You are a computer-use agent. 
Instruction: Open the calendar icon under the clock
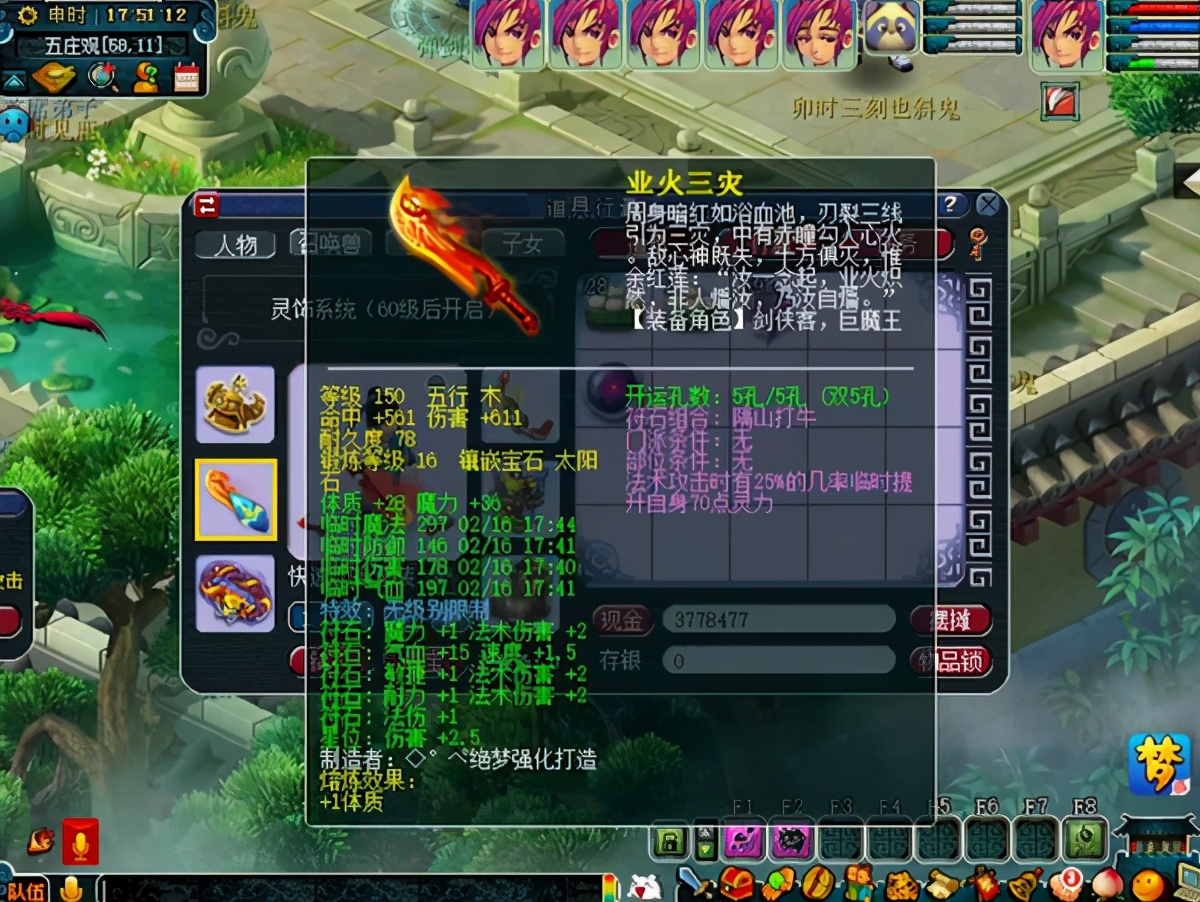pyautogui.click(x=186, y=77)
